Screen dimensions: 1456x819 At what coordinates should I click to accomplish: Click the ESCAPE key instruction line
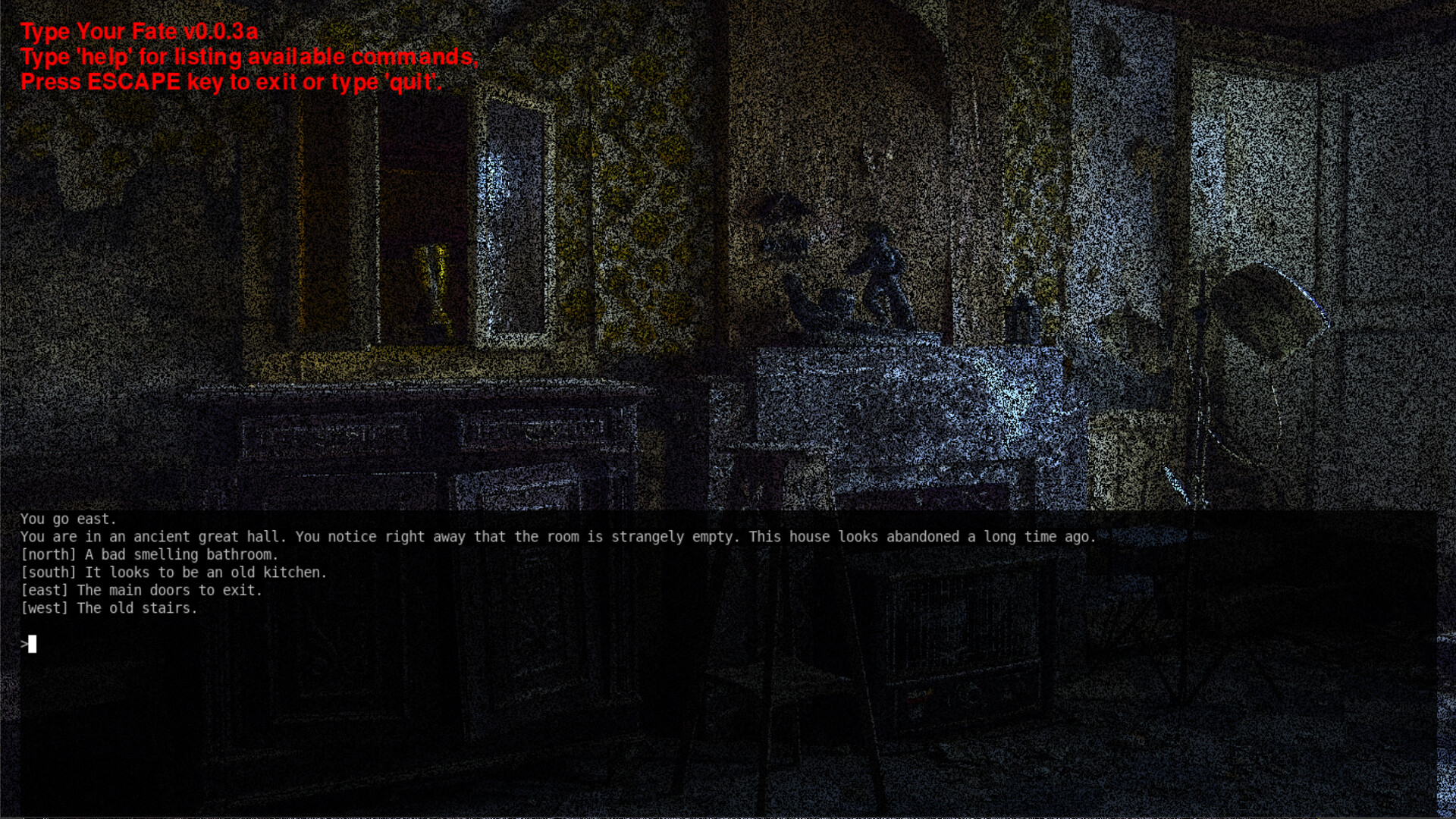click(231, 82)
